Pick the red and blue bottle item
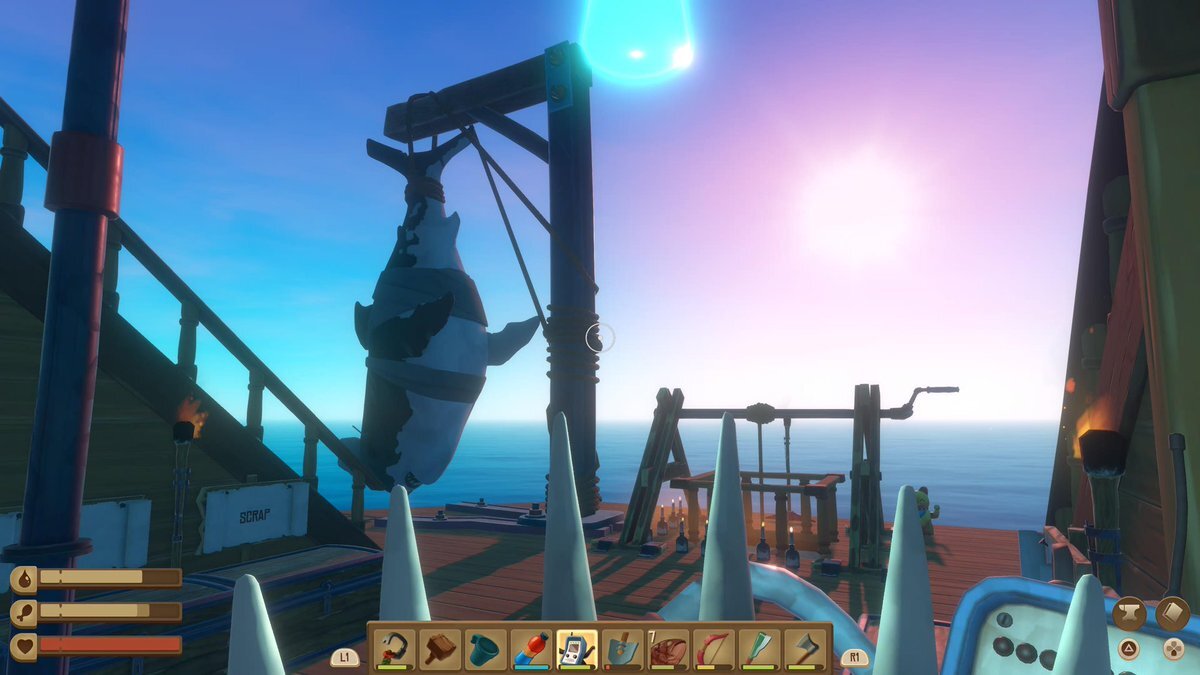The image size is (1200, 675). click(x=532, y=648)
